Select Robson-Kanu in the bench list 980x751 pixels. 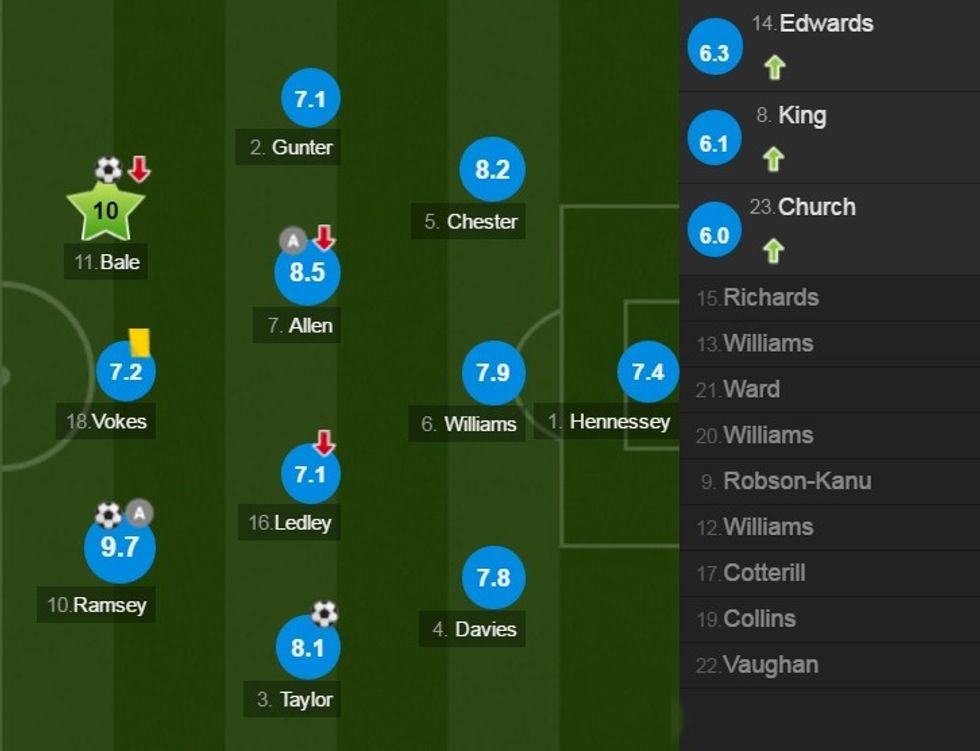coord(796,482)
